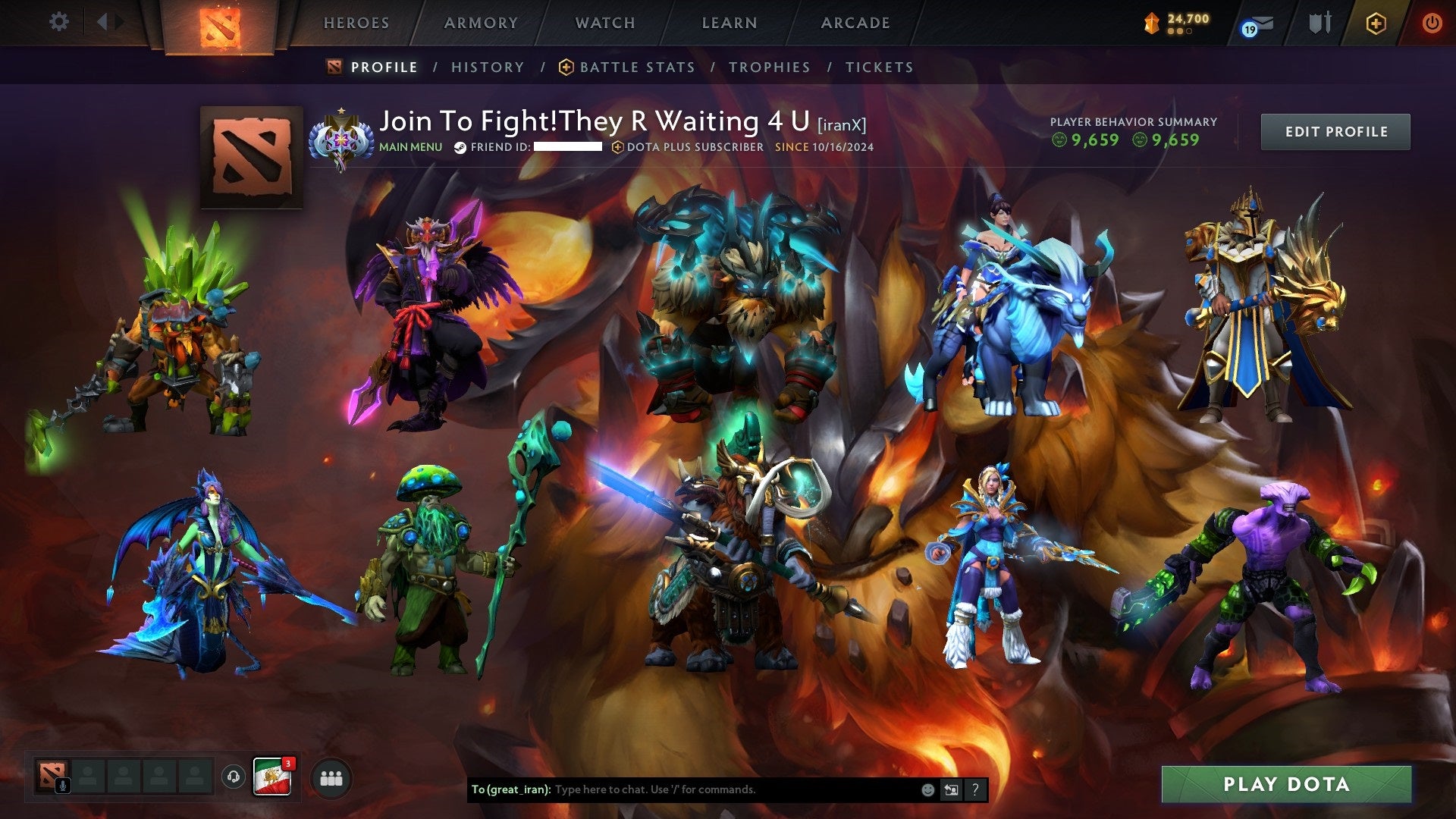
Task: Open the emoticon picker in chat bar
Action: [927, 789]
